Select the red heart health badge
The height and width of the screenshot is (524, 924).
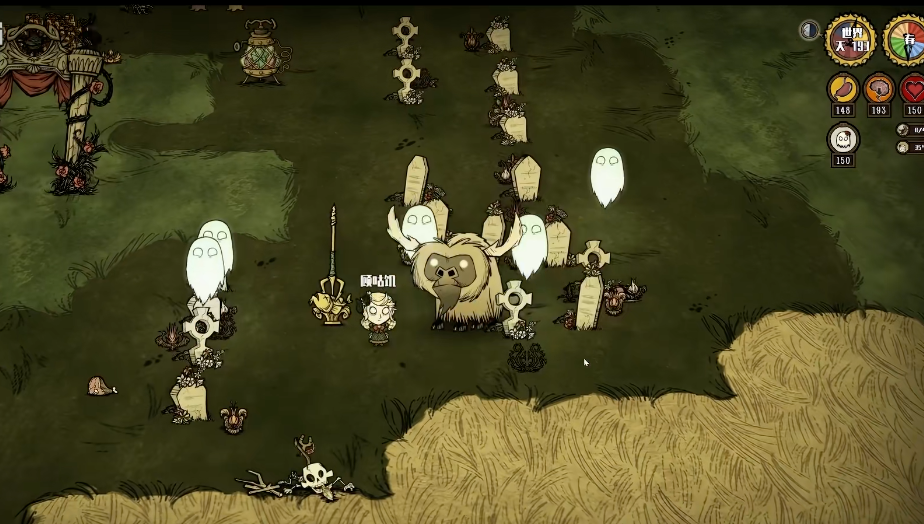(913, 90)
